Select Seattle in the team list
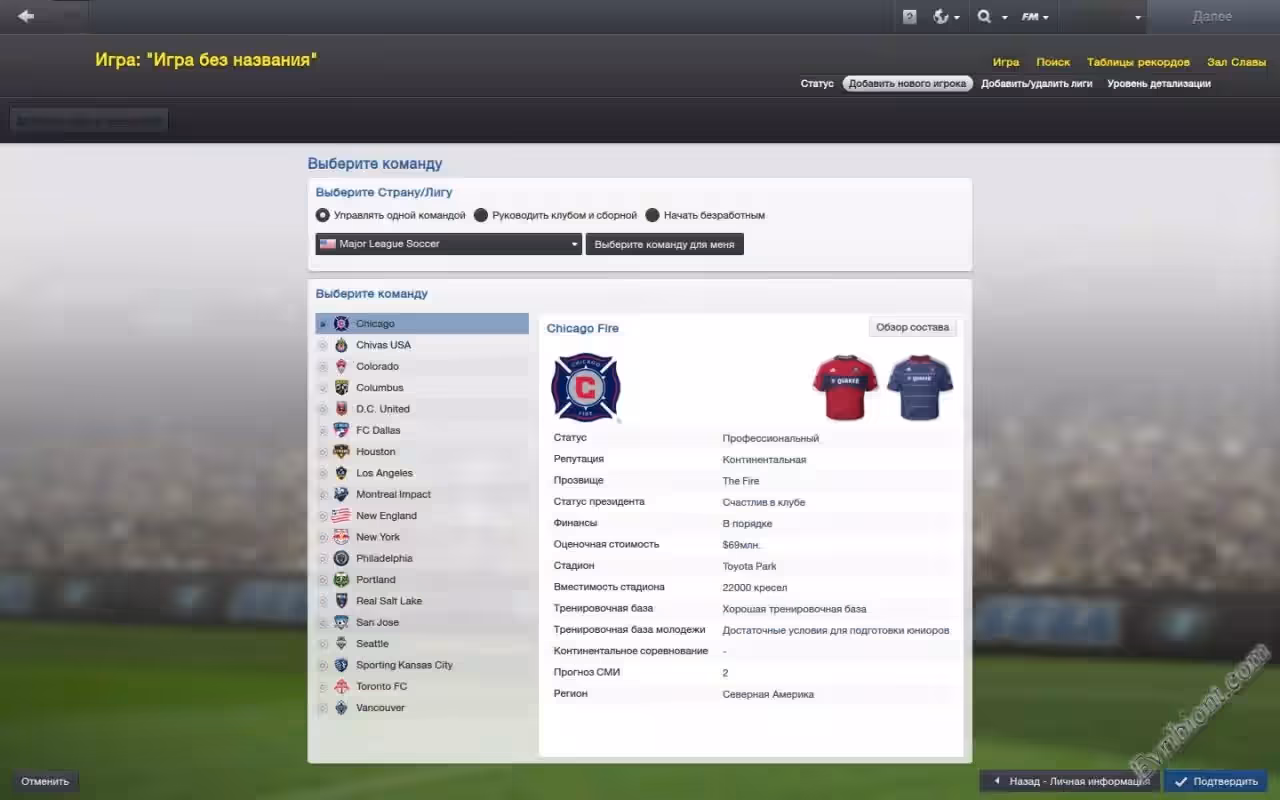Image resolution: width=1280 pixels, height=800 pixels. (372, 644)
